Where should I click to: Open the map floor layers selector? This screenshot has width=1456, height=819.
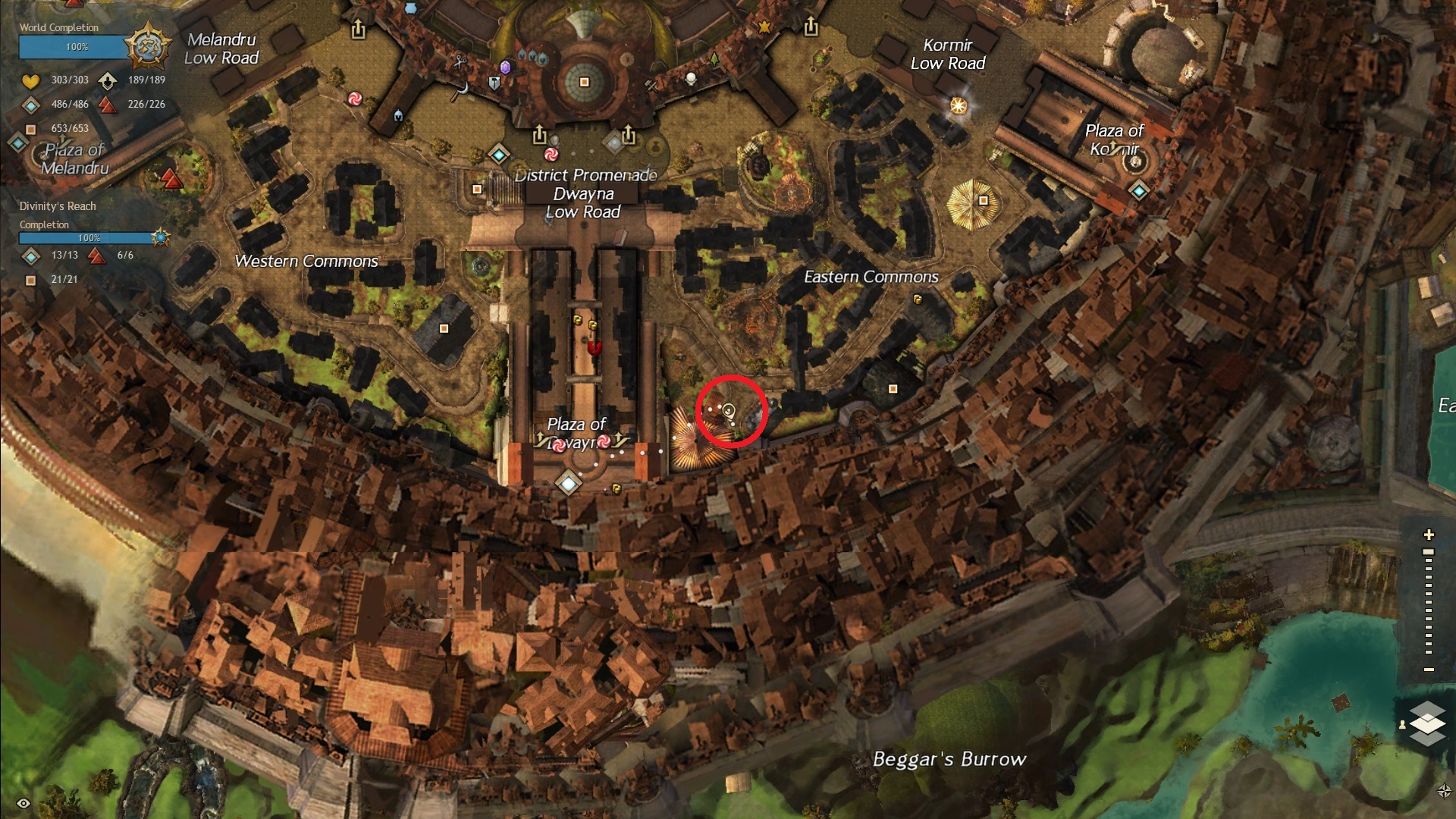(x=1427, y=723)
